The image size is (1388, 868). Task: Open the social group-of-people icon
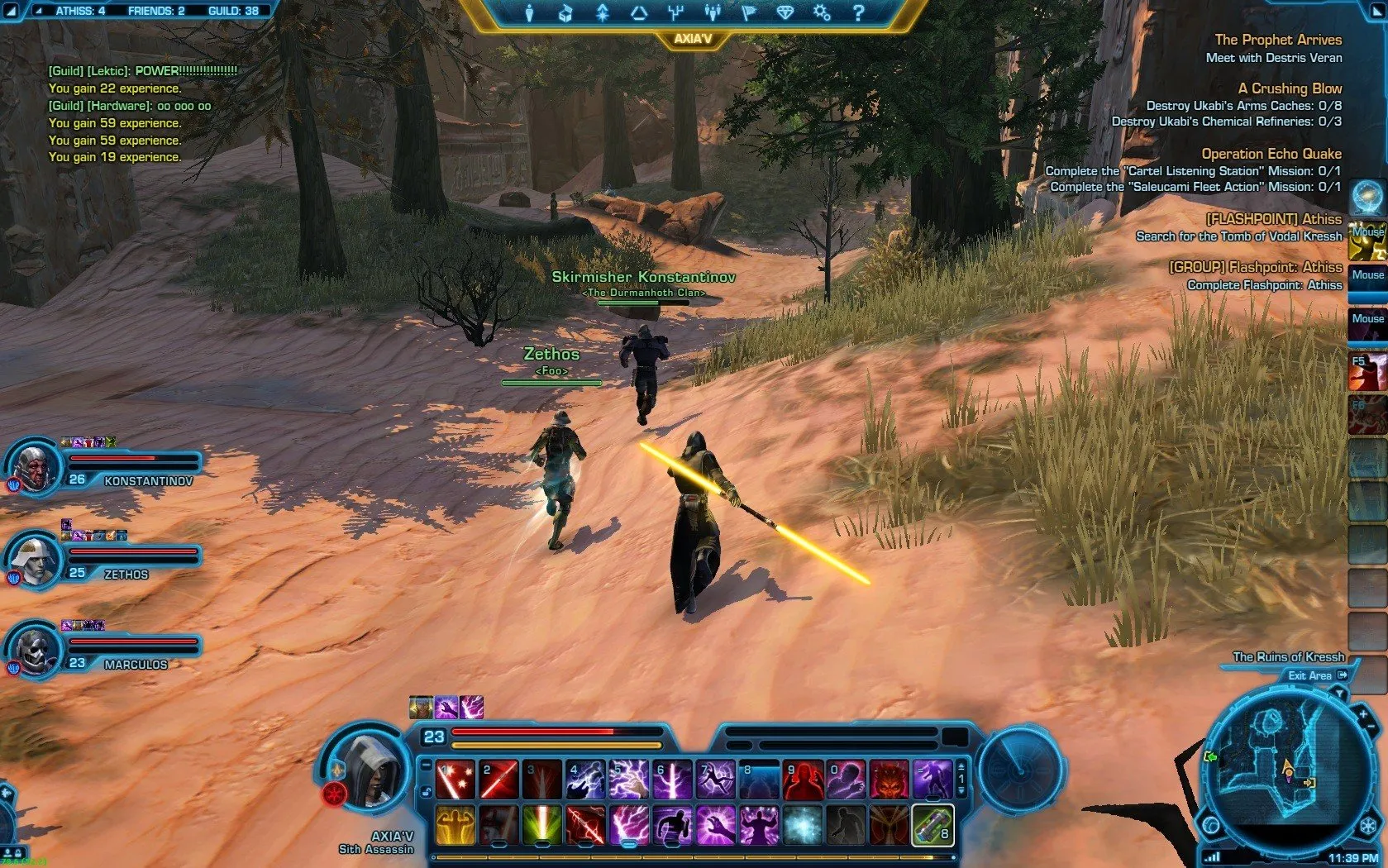coord(712,12)
